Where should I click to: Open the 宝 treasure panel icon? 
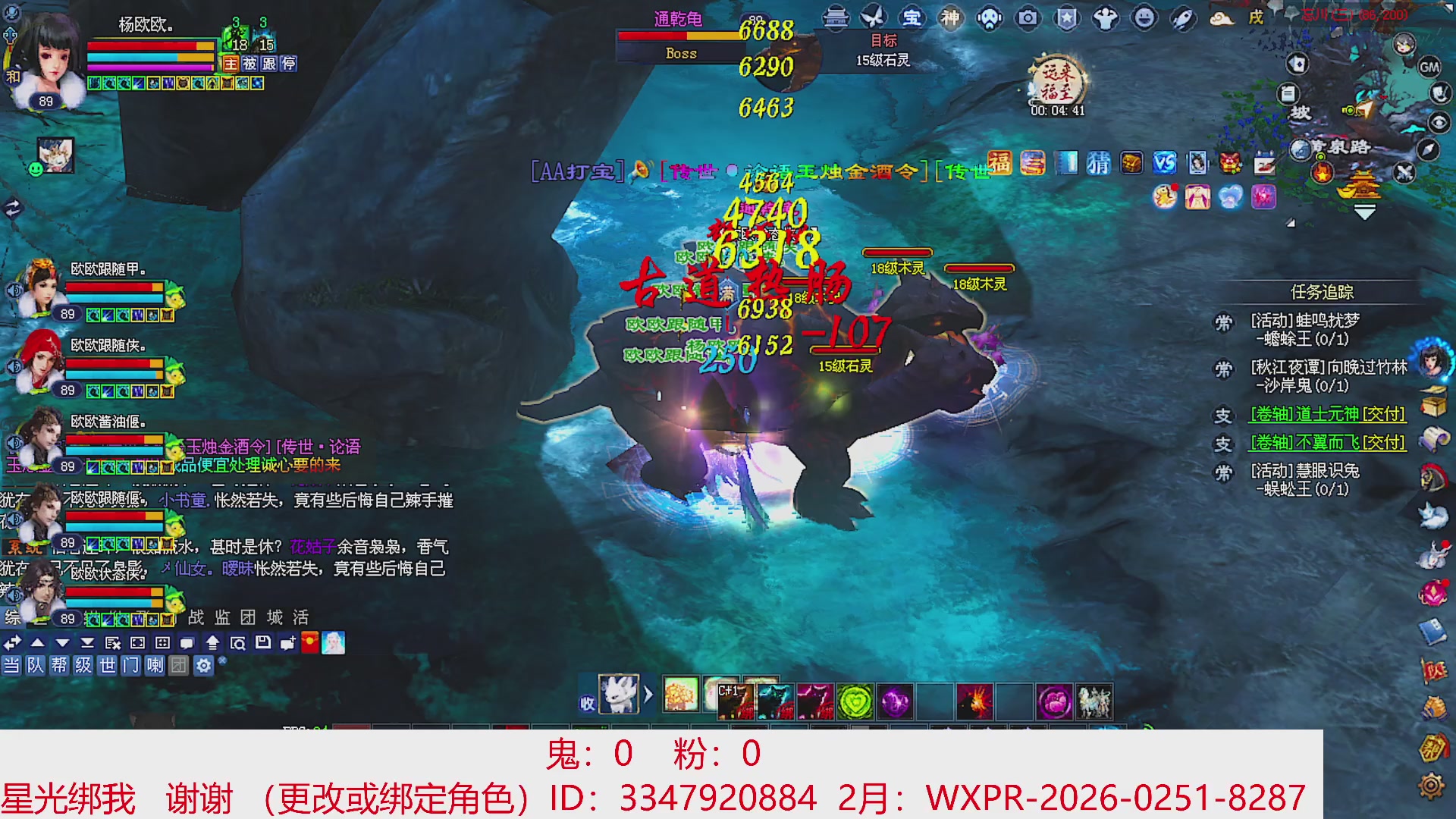tap(912, 17)
